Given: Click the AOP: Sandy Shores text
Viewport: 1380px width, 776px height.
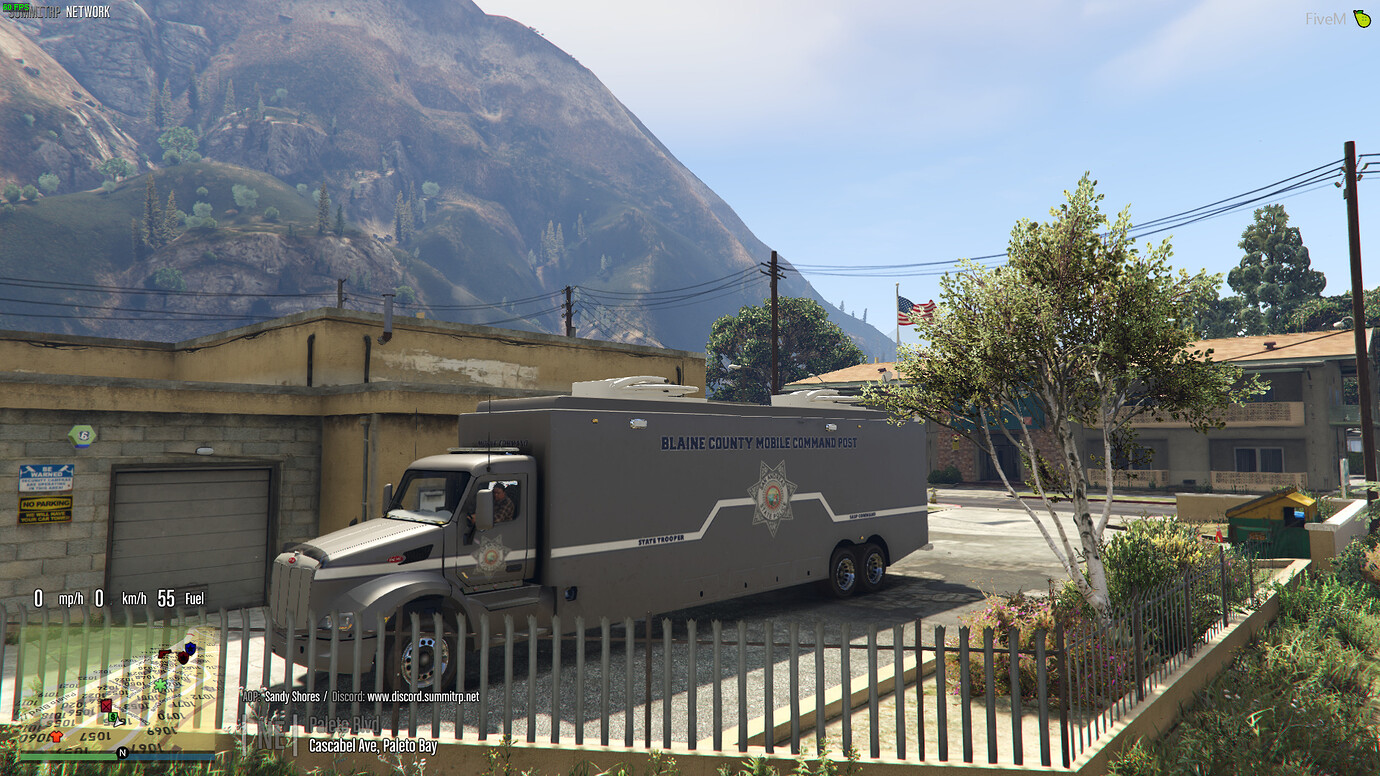Looking at the screenshot, I should 281,697.
